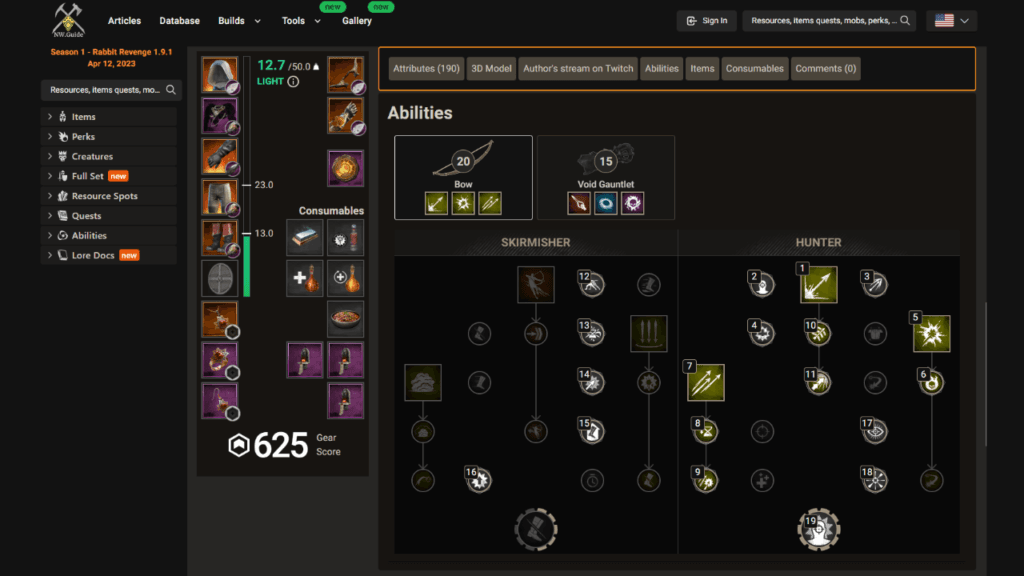
Task: Select the Consumables tab
Action: (756, 69)
